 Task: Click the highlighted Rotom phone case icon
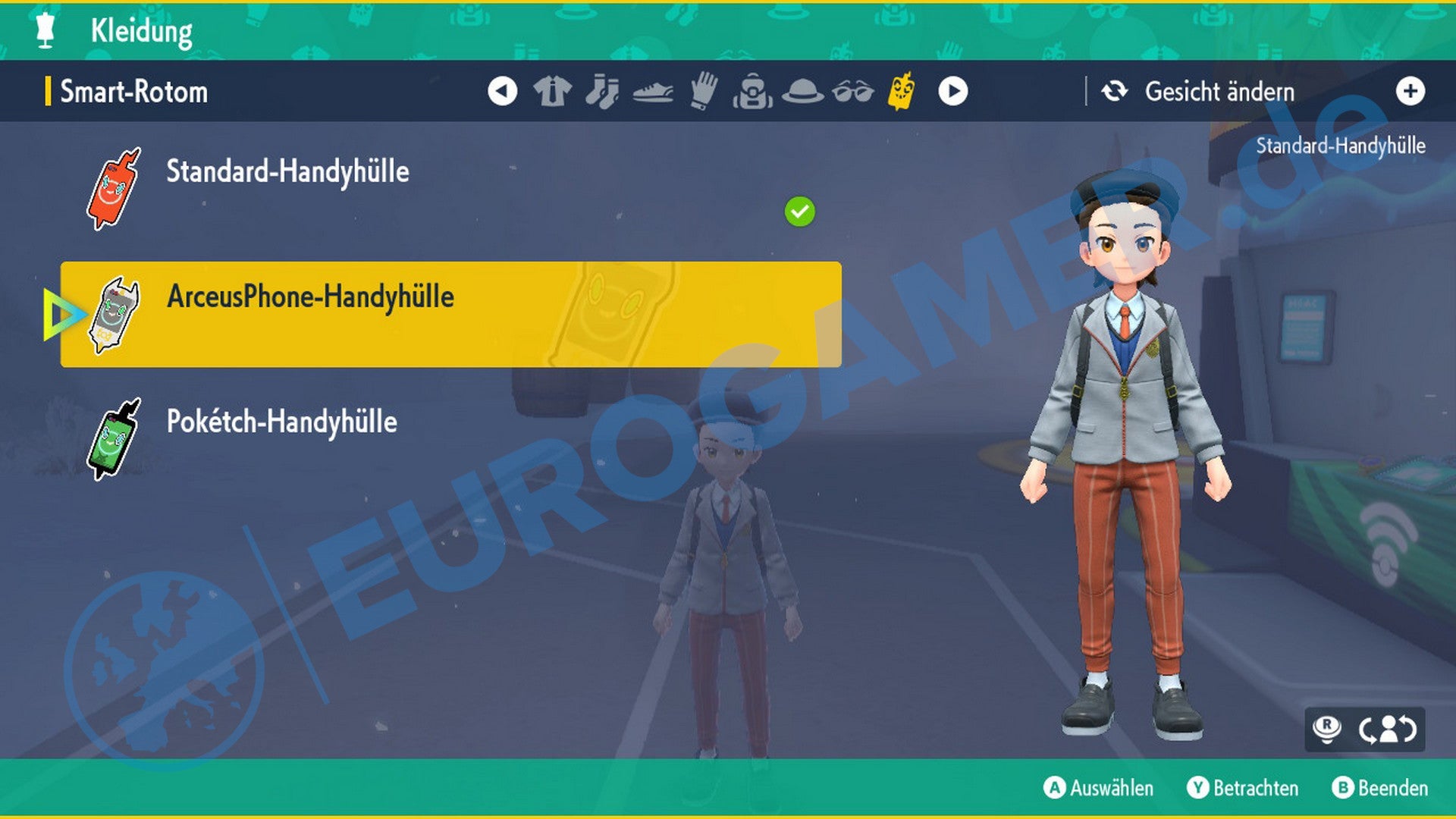tap(902, 90)
